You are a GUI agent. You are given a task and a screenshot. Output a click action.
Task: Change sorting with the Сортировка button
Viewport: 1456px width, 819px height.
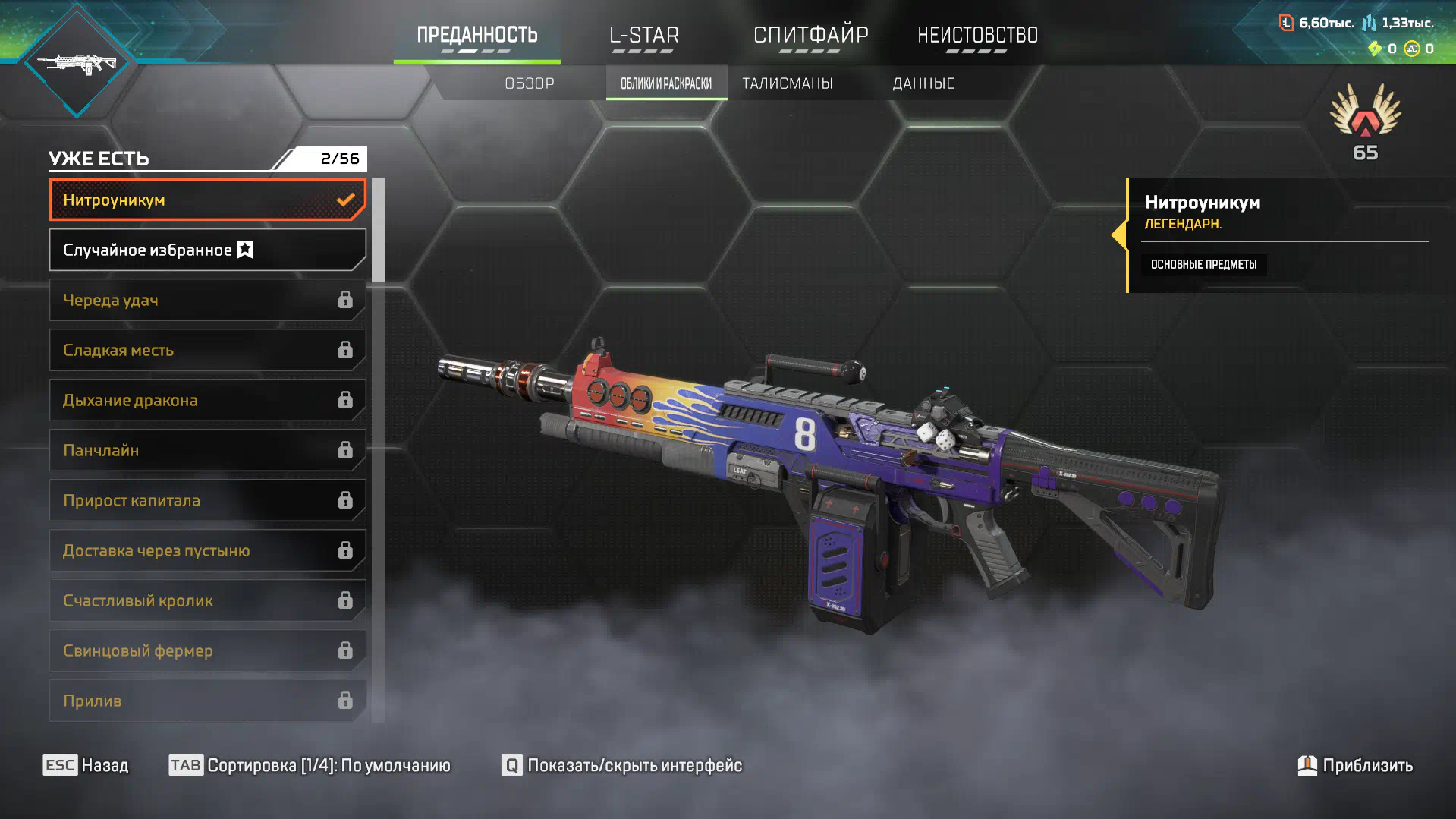310,765
